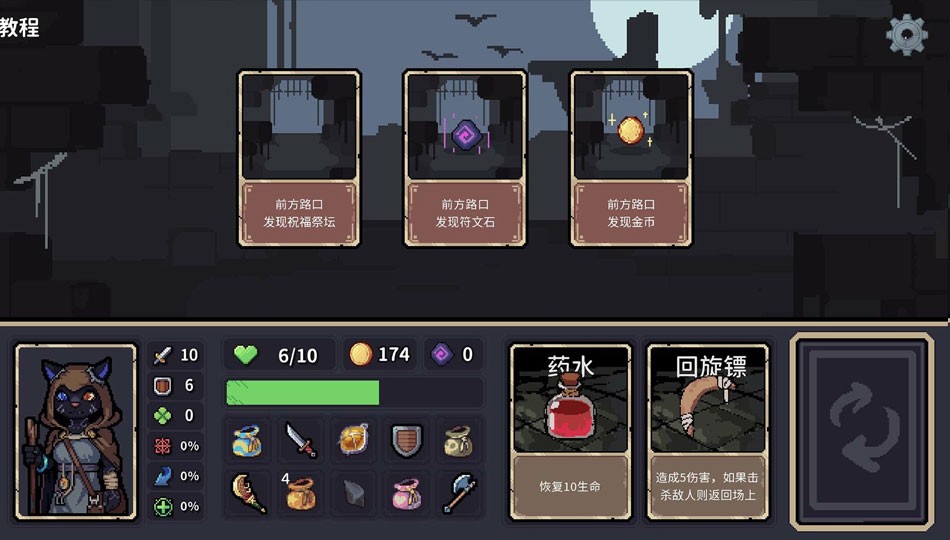Choose the battle axe slot
Screen dimensions: 950x540
click(x=459, y=493)
